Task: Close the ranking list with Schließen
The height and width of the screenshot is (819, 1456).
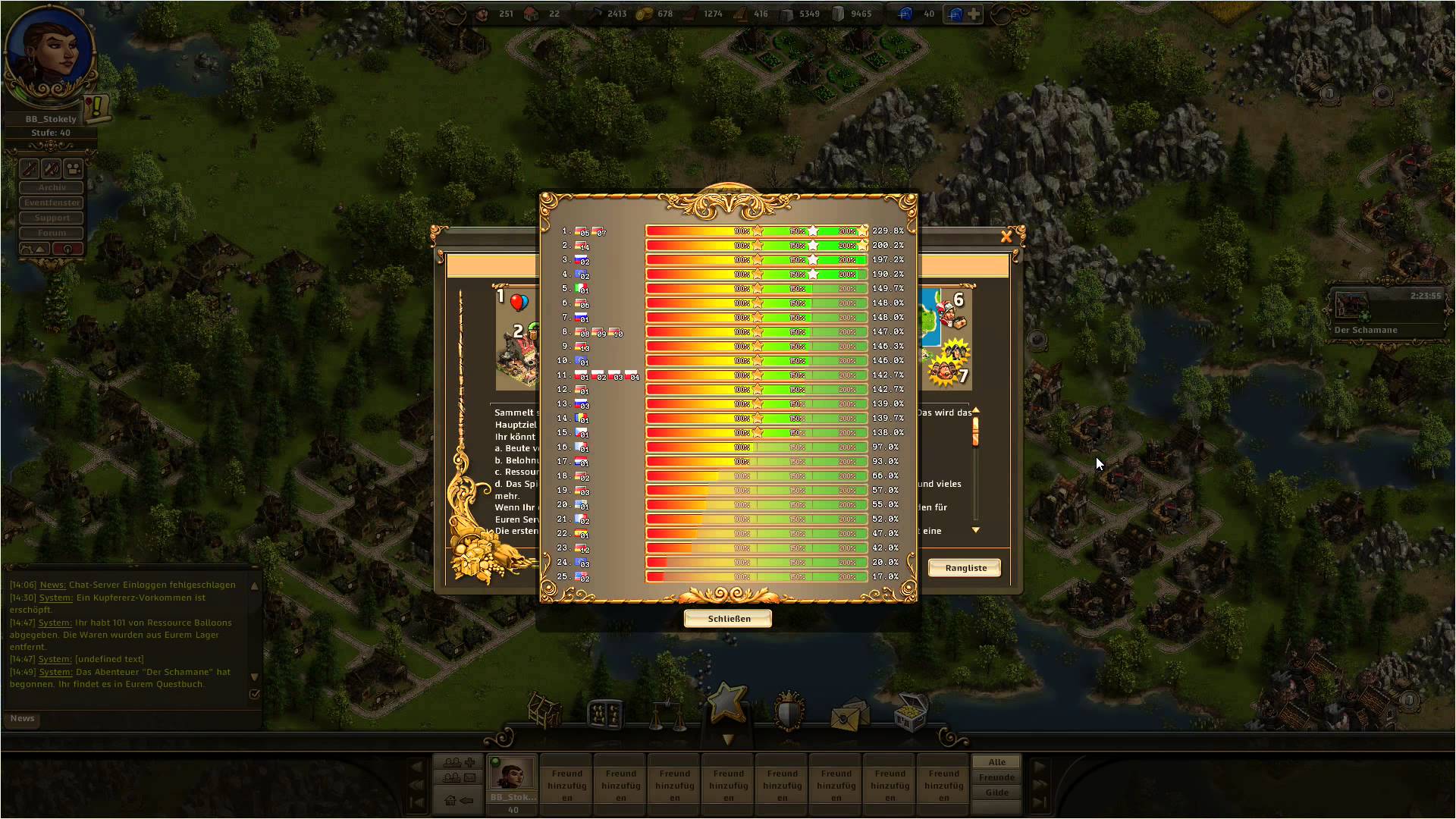Action: point(728,619)
